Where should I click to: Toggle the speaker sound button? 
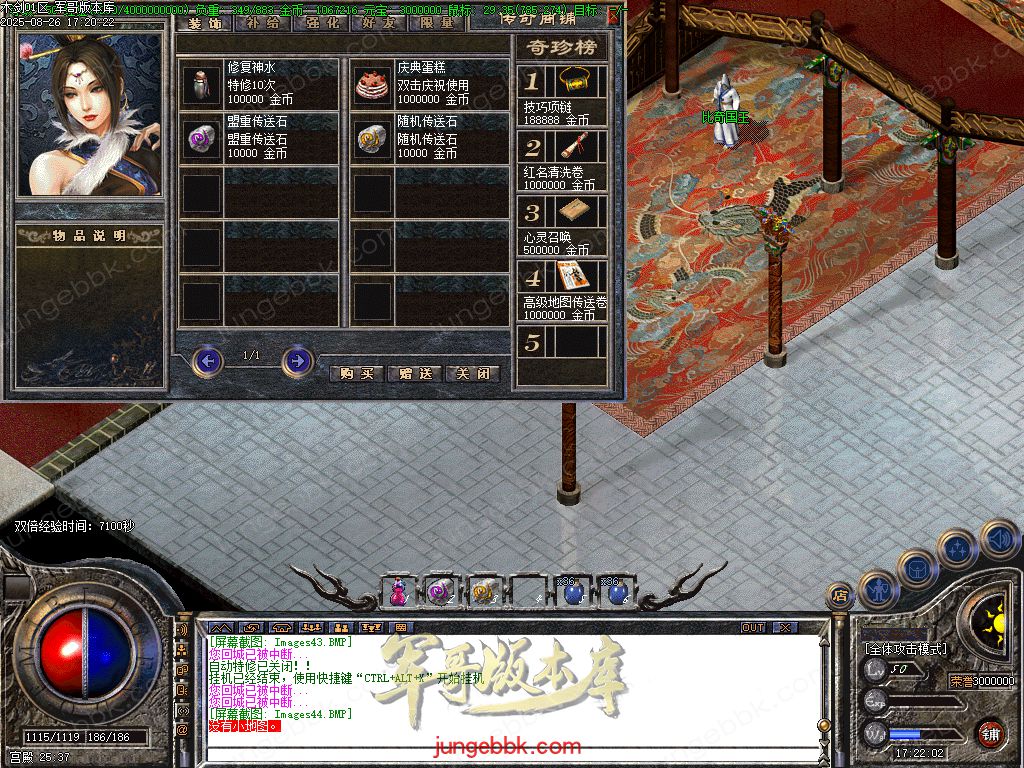(x=999, y=539)
